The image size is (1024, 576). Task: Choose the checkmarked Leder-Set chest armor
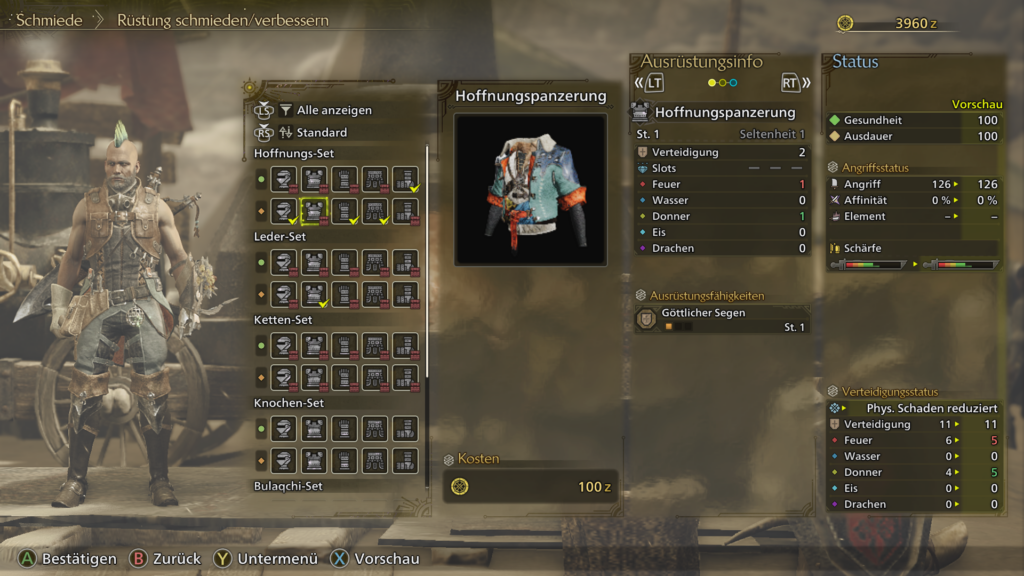(315, 294)
